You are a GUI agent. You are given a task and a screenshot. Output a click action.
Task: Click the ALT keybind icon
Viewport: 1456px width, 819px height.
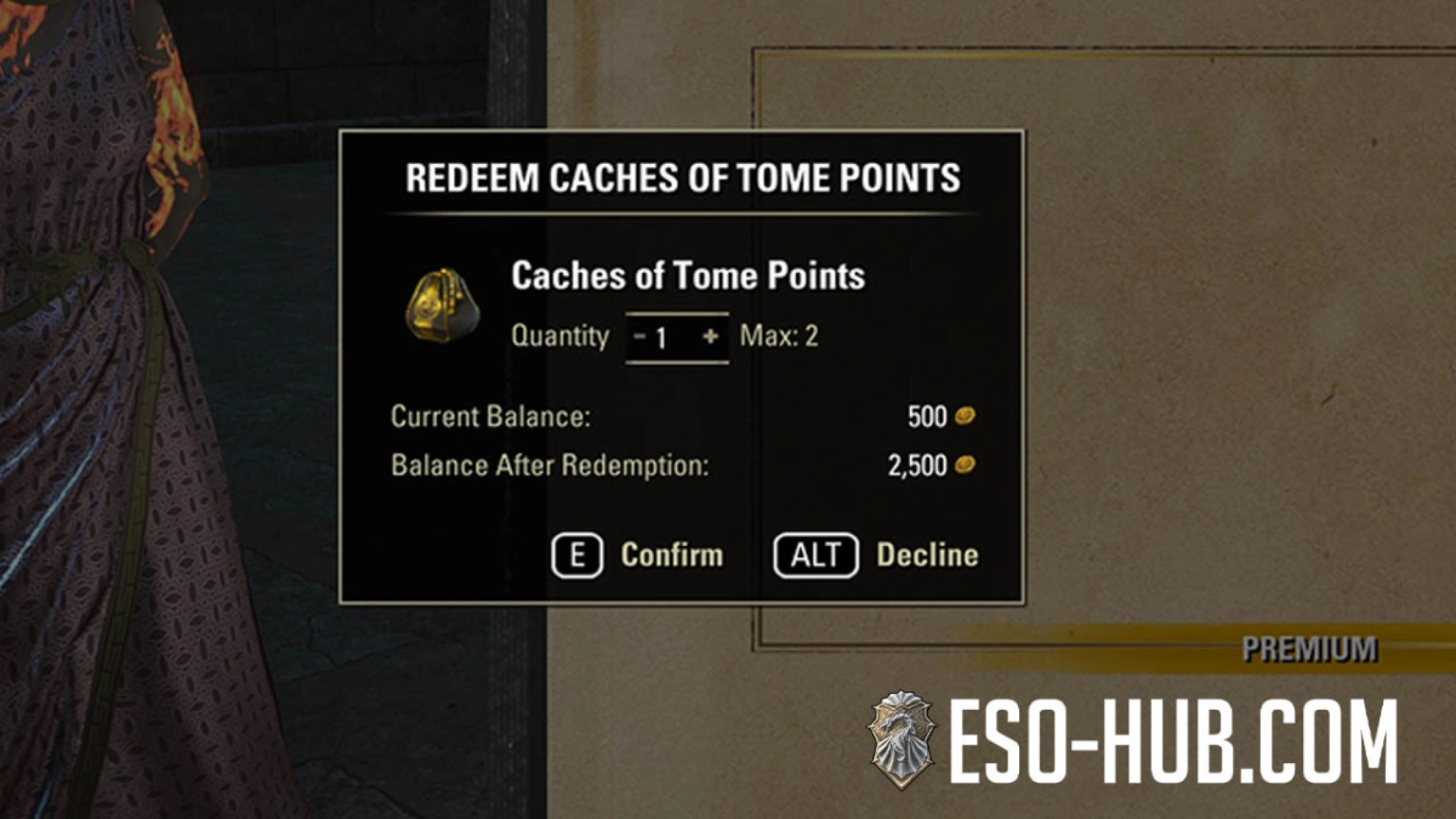tap(816, 554)
